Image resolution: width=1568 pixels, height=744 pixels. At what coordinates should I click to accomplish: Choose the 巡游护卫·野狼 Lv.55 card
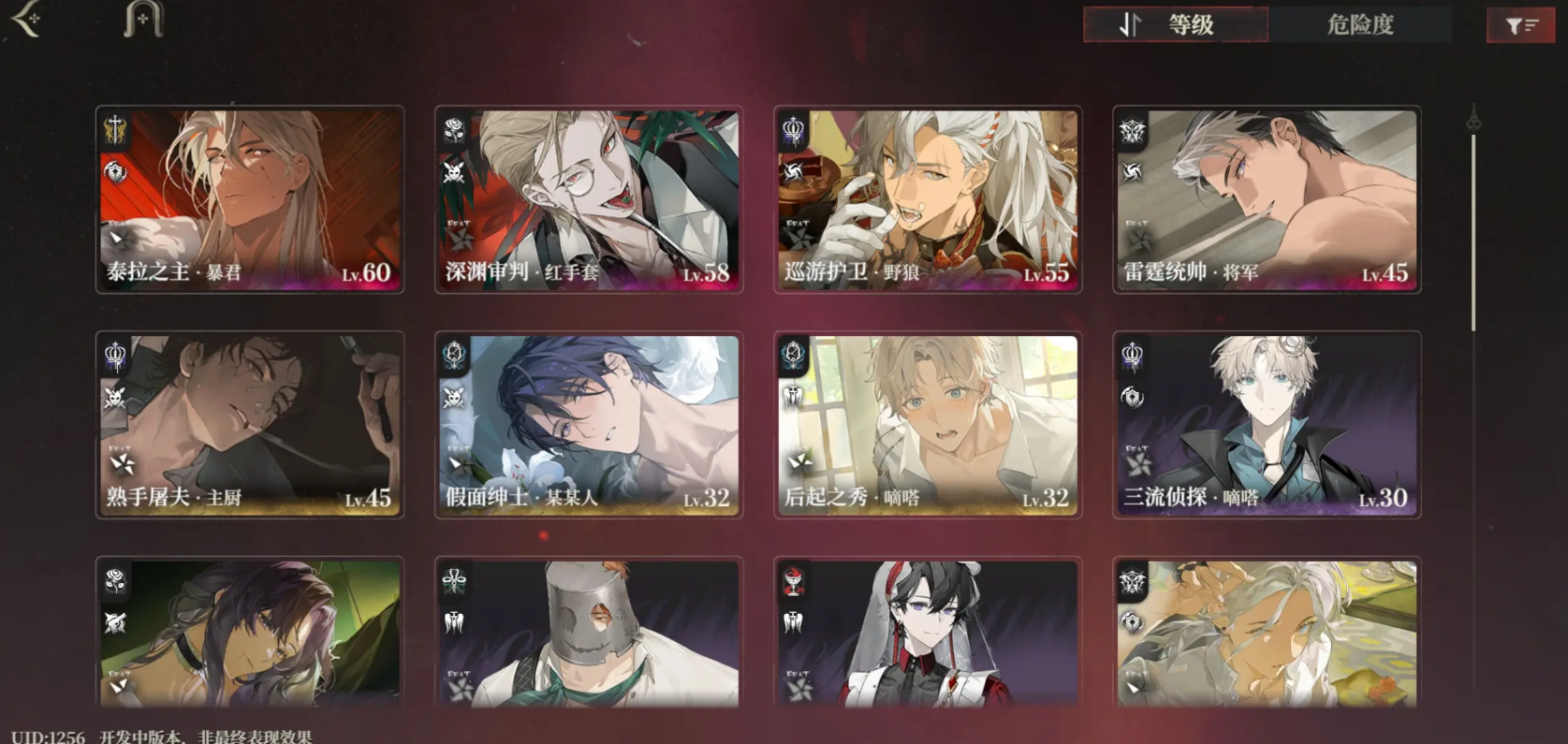(928, 199)
